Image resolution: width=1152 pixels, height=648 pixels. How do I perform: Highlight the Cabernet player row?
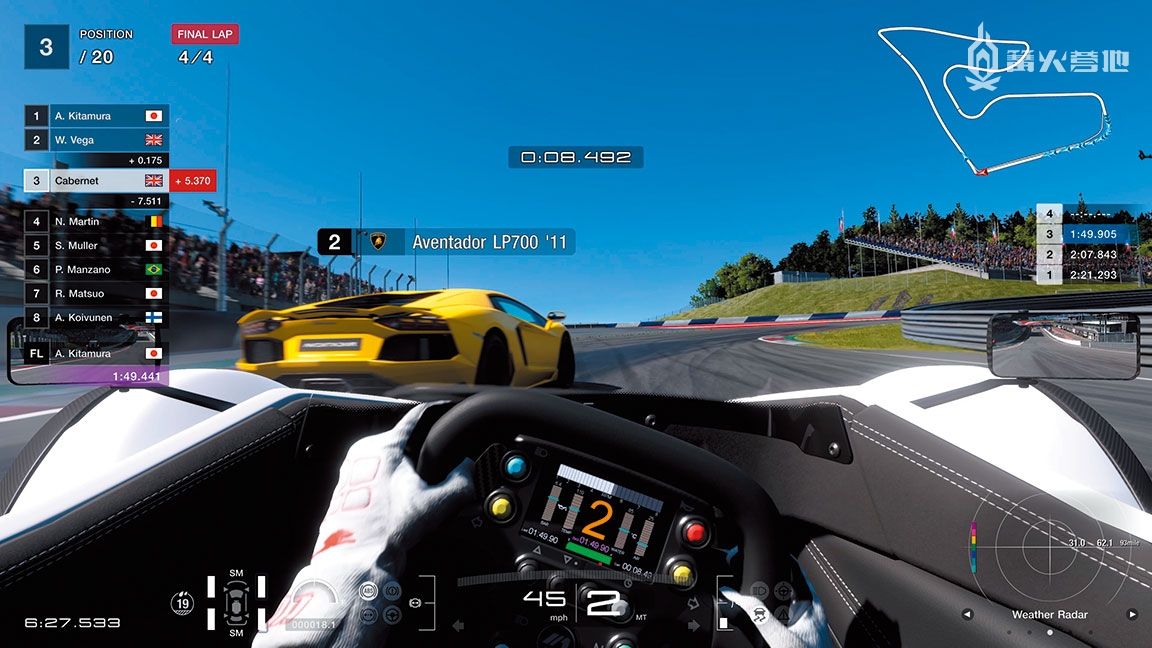coord(96,181)
